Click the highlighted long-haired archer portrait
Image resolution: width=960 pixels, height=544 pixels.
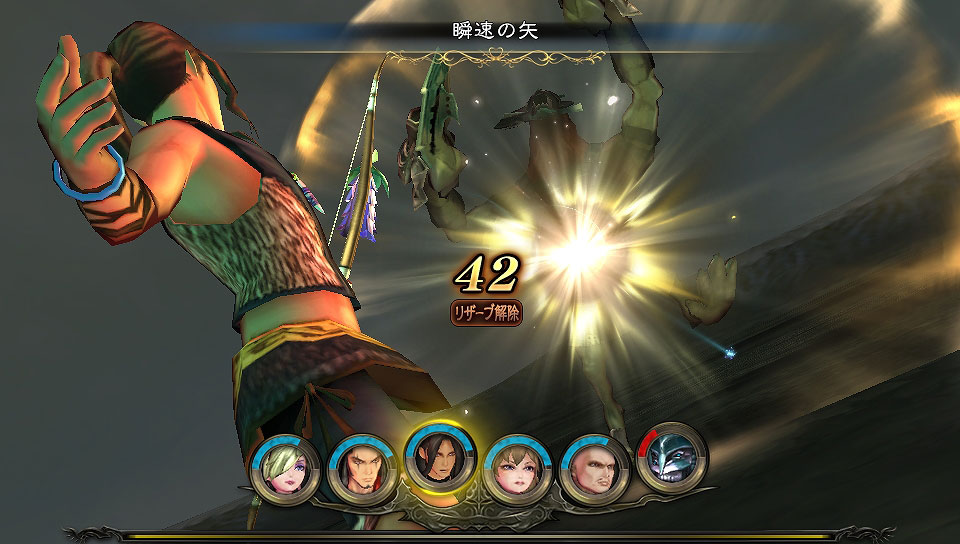[438, 457]
